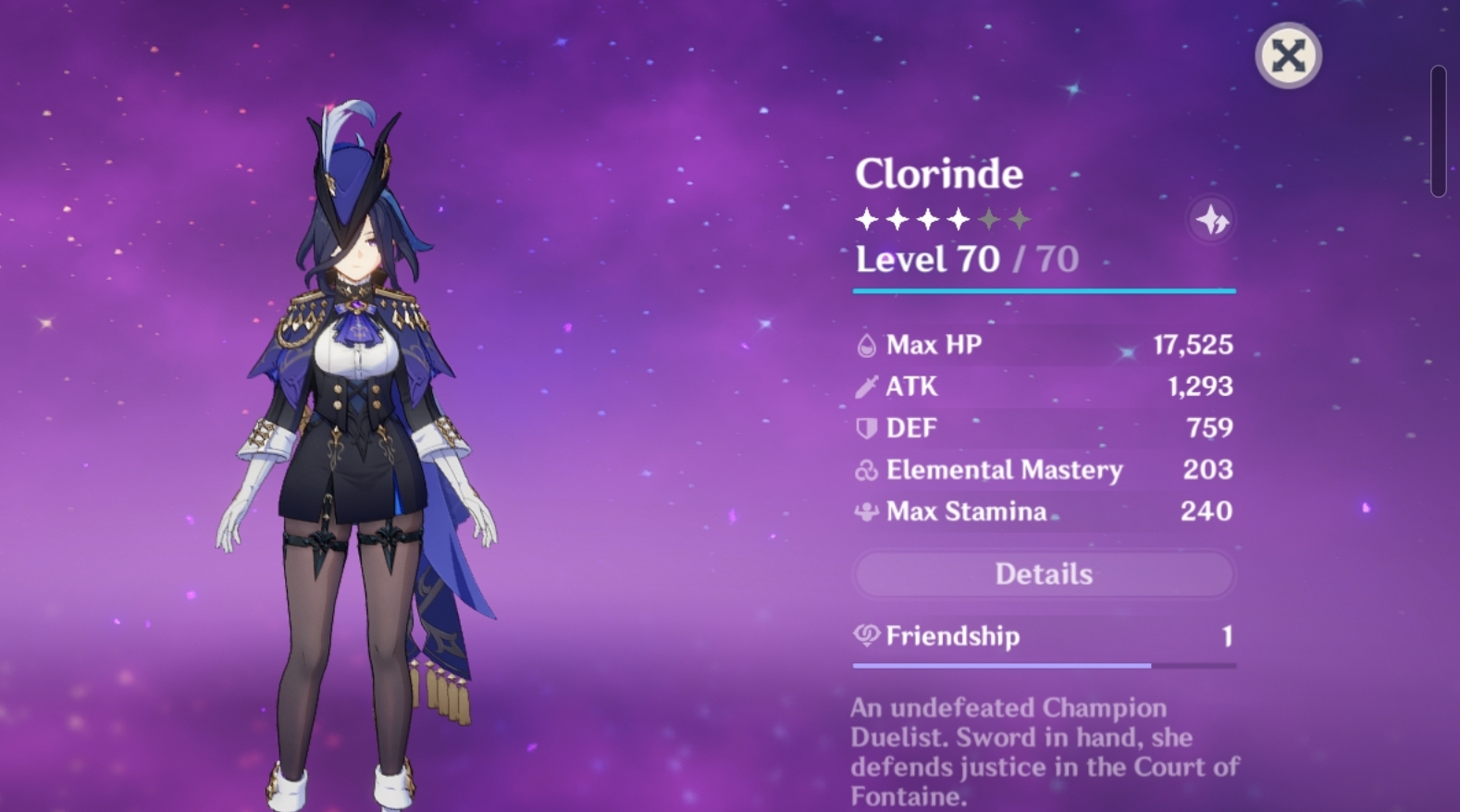This screenshot has width=1460, height=812.
Task: Click the X close icon at top right
Action: [x=1288, y=55]
